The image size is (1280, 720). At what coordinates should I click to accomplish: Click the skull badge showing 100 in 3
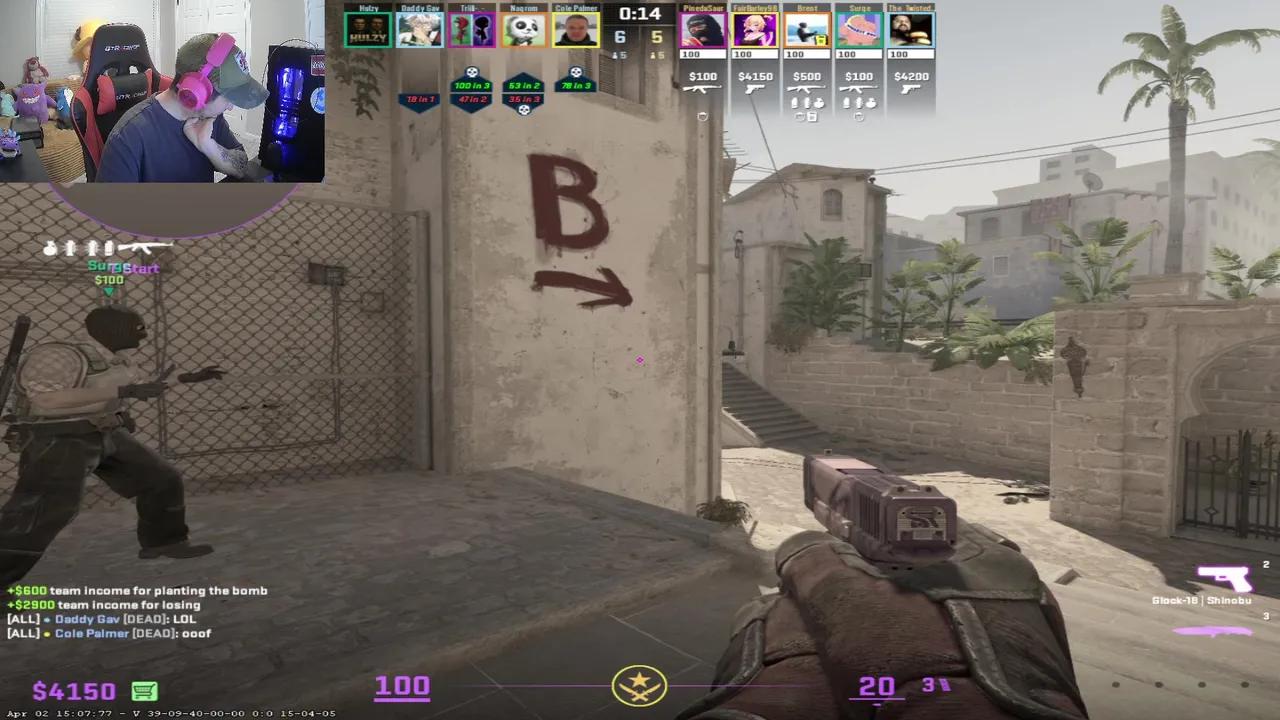click(x=471, y=85)
